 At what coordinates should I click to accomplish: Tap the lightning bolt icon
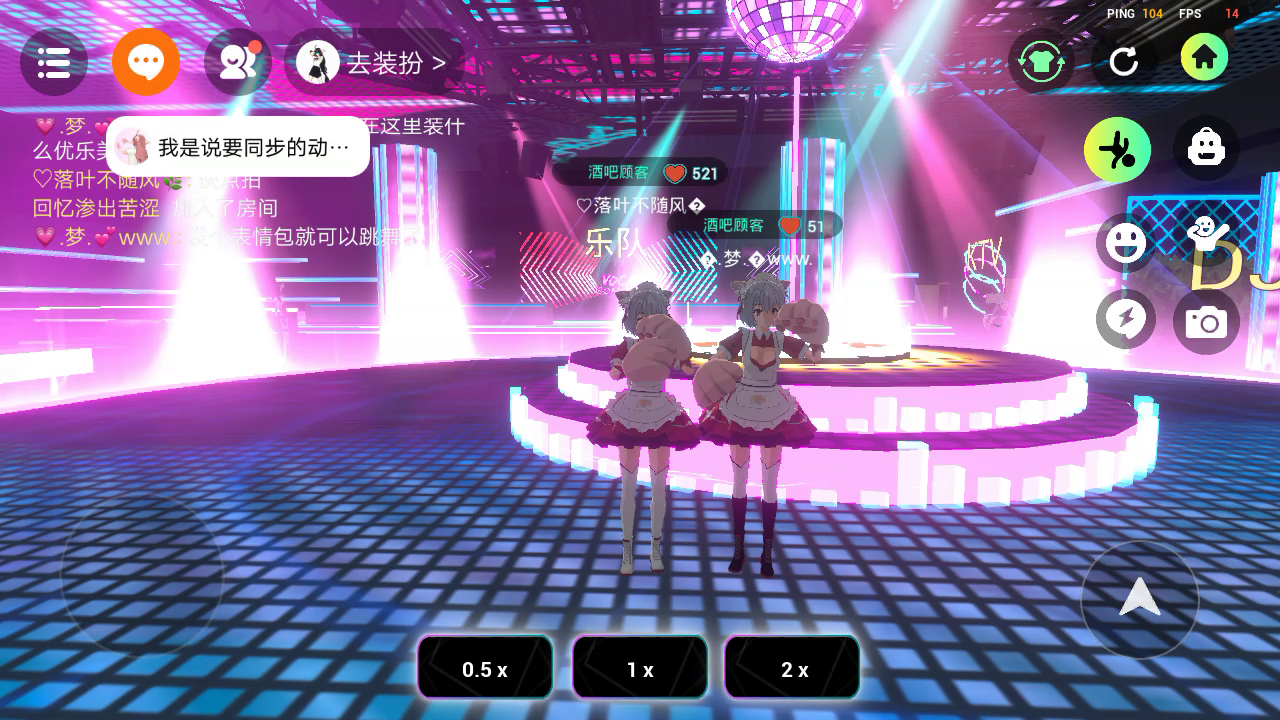tap(1126, 320)
